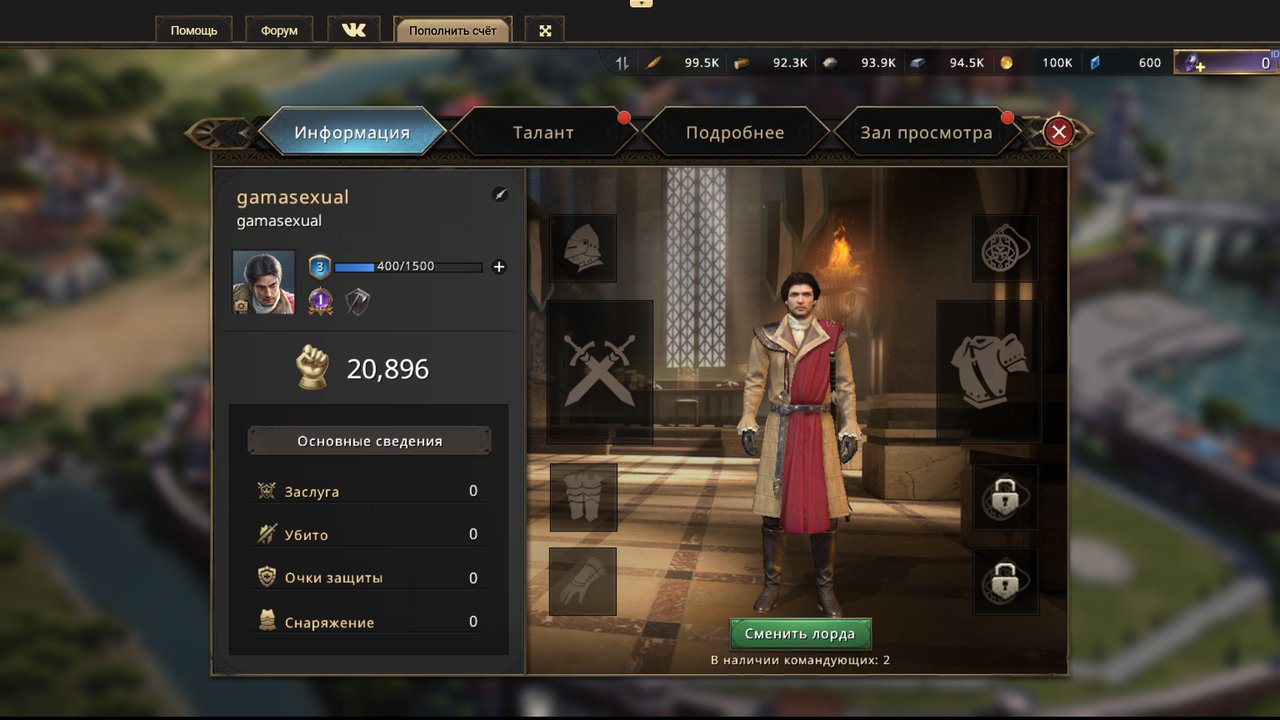Viewport: 1280px width, 720px height.
Task: Edit the lord name with pencil icon
Action: click(500, 195)
